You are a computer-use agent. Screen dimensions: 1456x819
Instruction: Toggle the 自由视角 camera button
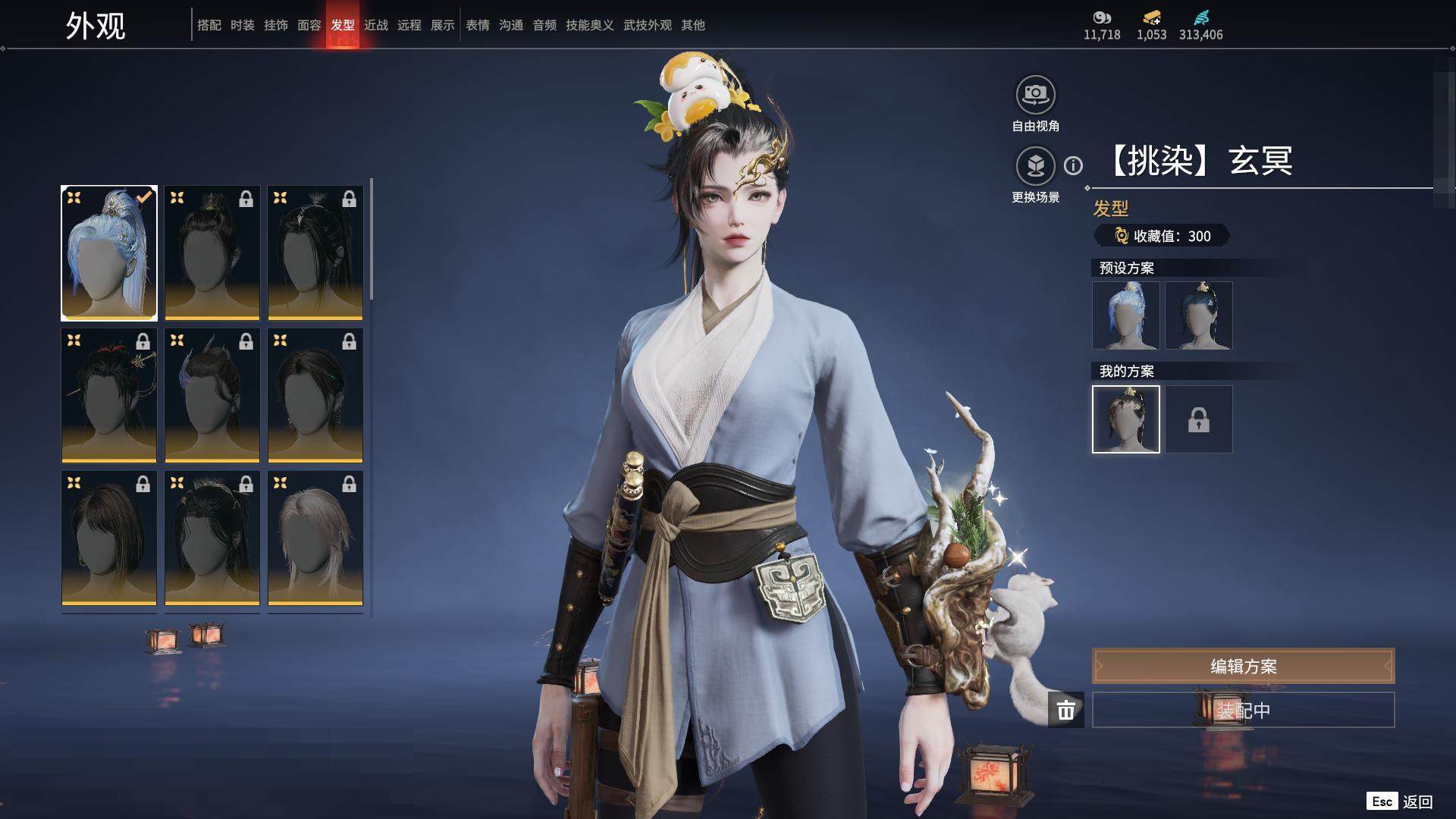coord(1035,96)
